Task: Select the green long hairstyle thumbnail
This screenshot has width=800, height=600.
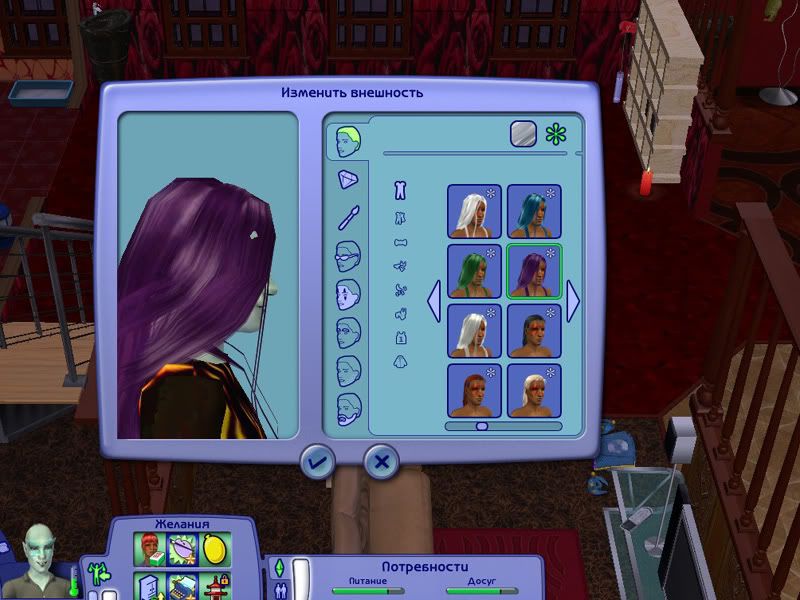Action: (474, 271)
